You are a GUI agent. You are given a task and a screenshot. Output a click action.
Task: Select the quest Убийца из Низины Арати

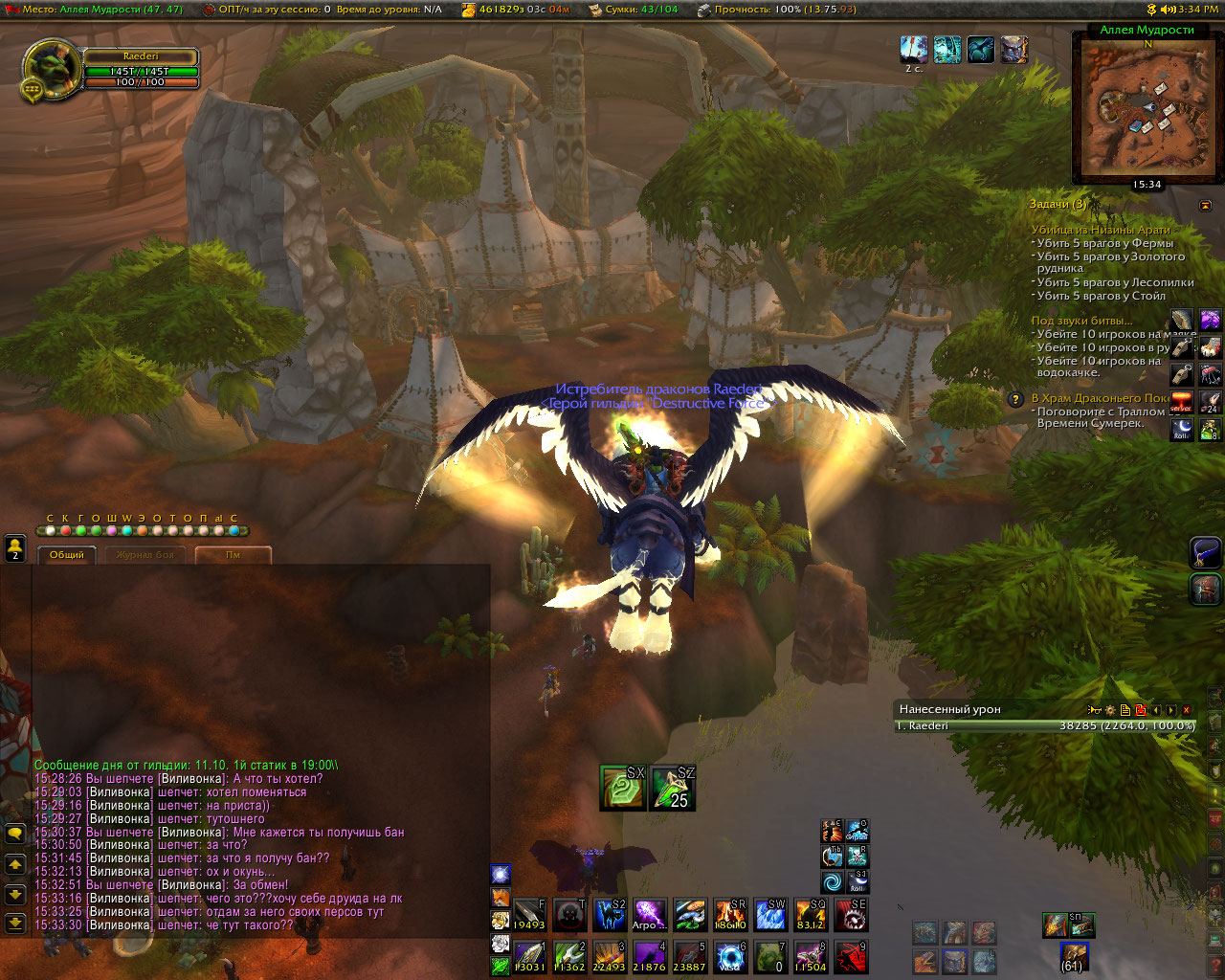point(1101,230)
